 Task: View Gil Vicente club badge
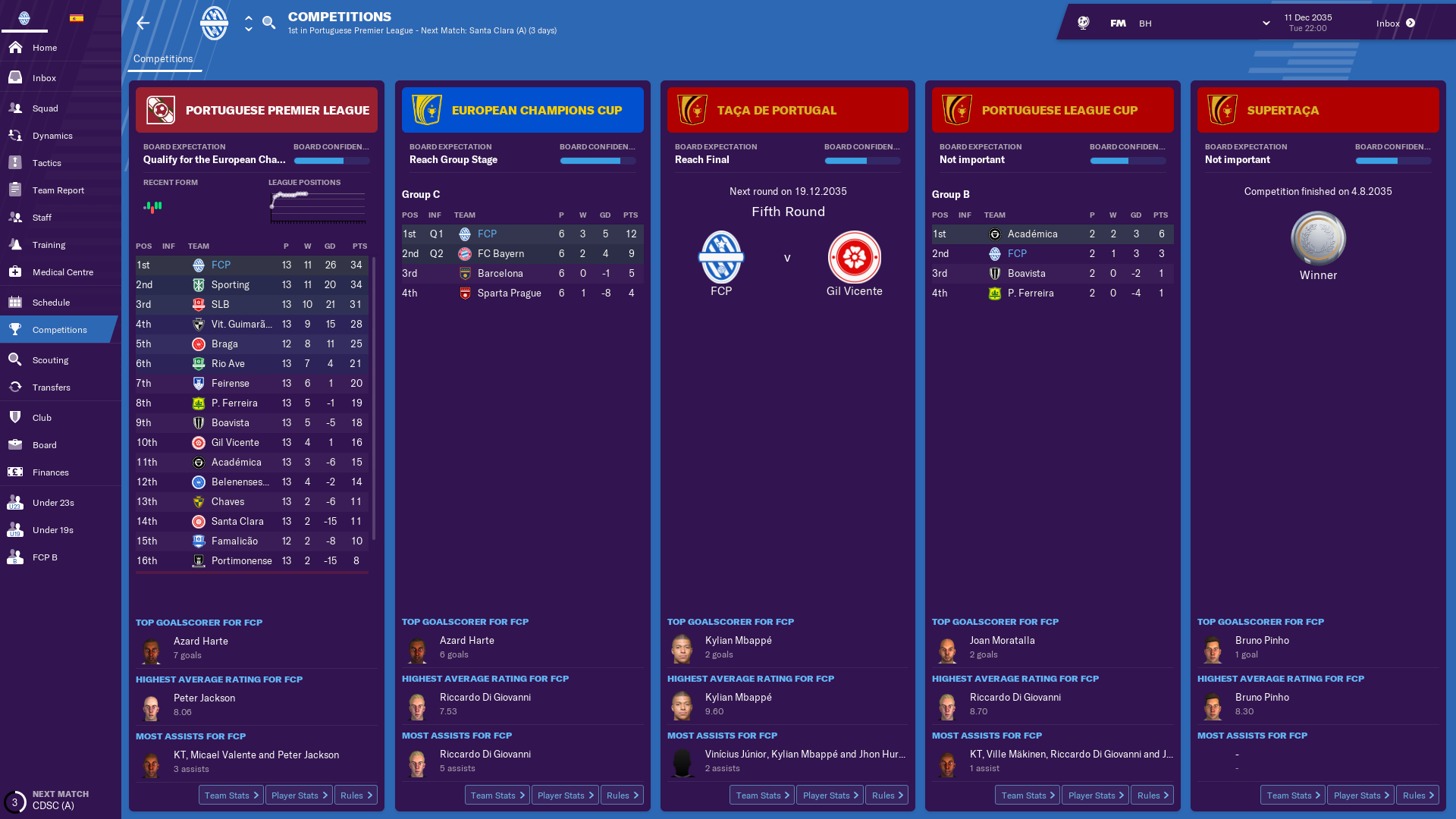[x=854, y=258]
